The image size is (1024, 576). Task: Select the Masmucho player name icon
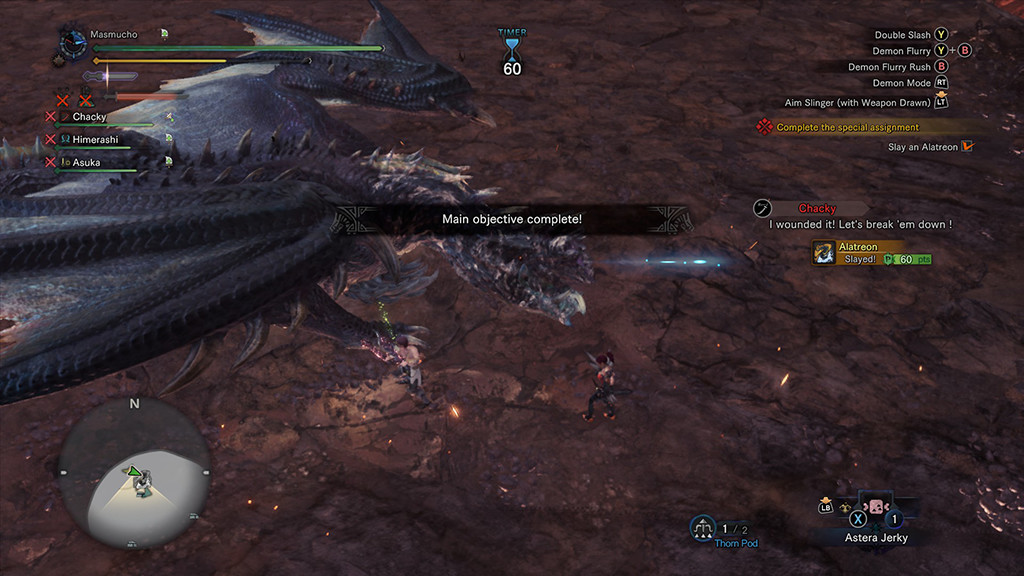[73, 44]
